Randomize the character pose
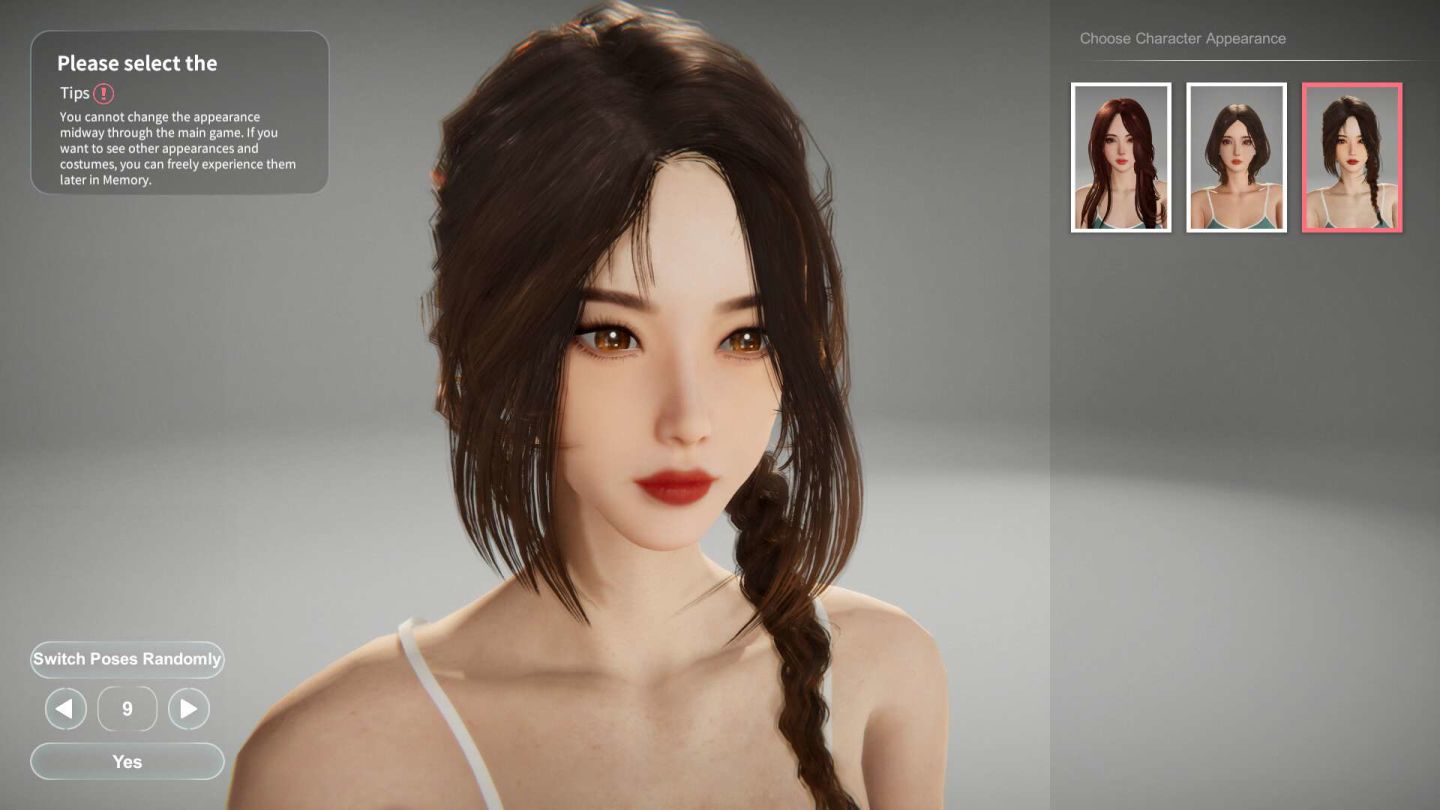This screenshot has width=1440, height=810. (127, 659)
